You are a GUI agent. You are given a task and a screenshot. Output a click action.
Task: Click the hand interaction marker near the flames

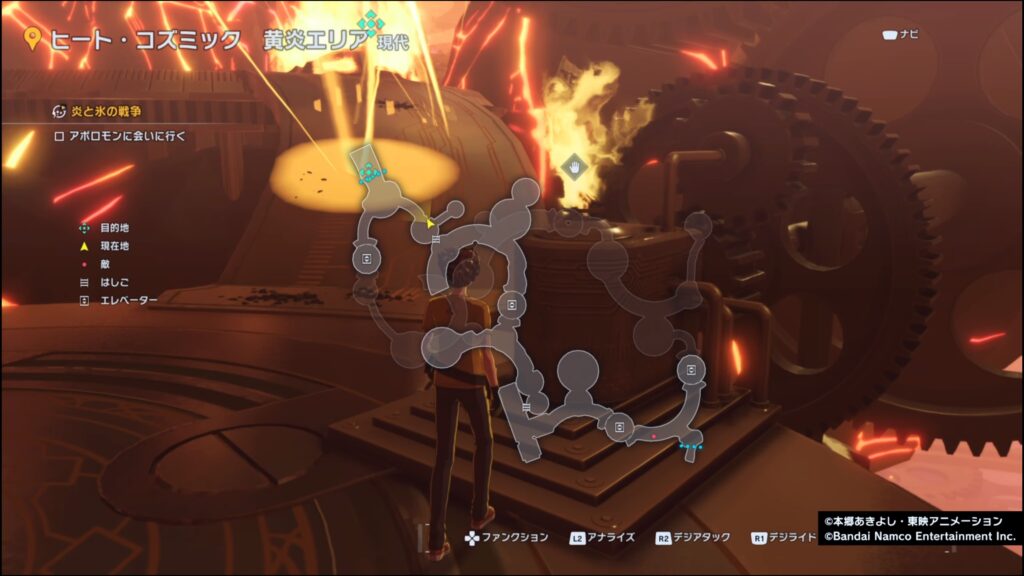point(575,165)
